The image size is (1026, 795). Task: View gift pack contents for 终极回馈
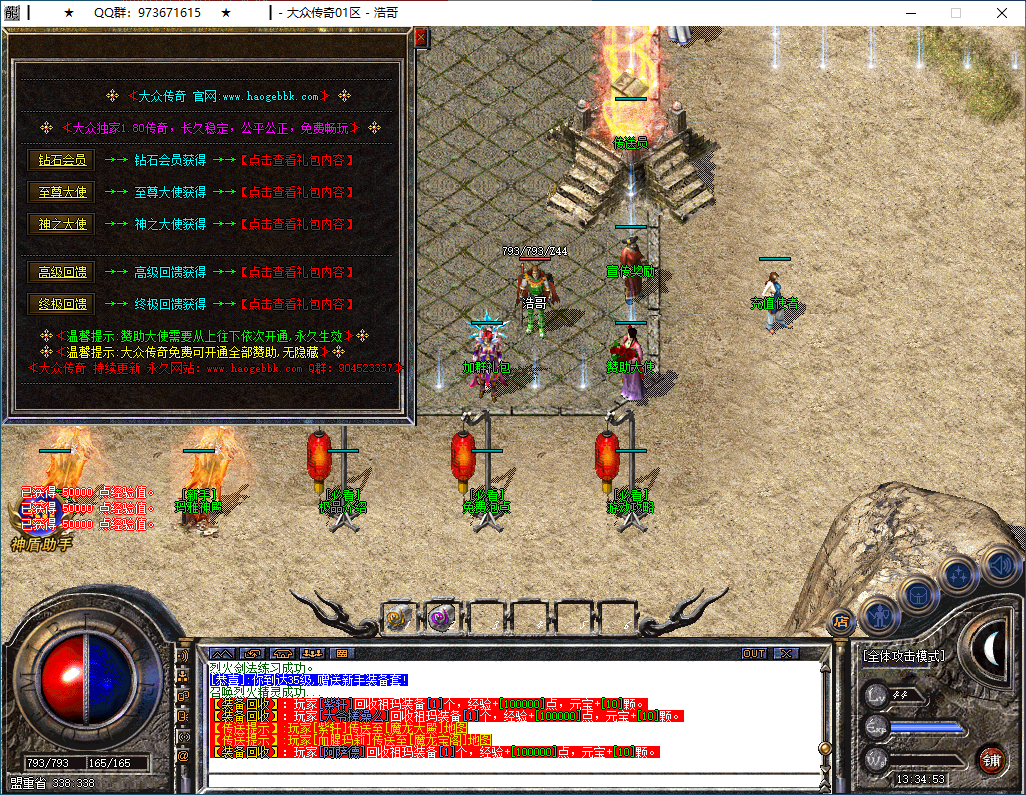tap(297, 304)
